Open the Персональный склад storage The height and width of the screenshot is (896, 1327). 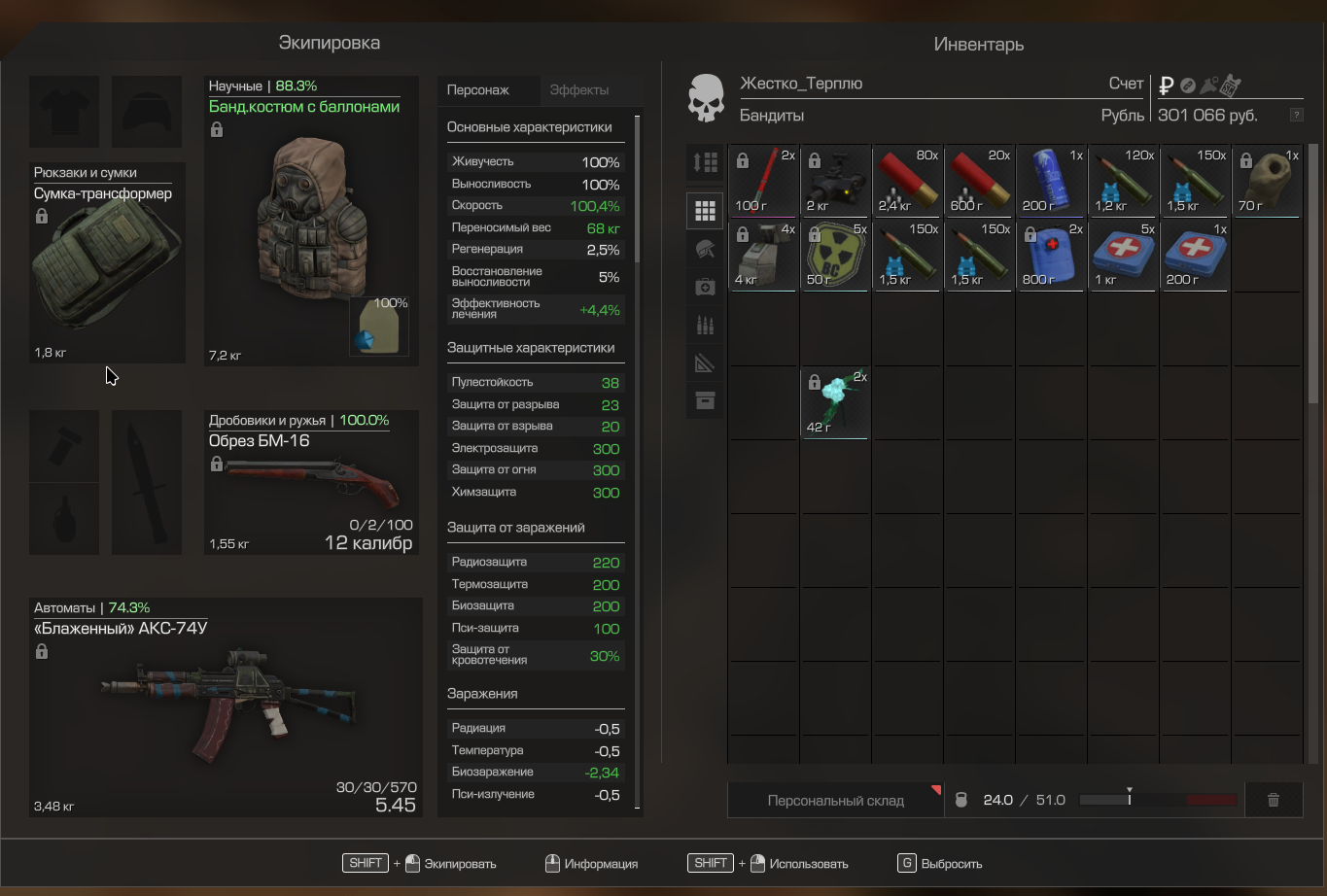point(835,801)
